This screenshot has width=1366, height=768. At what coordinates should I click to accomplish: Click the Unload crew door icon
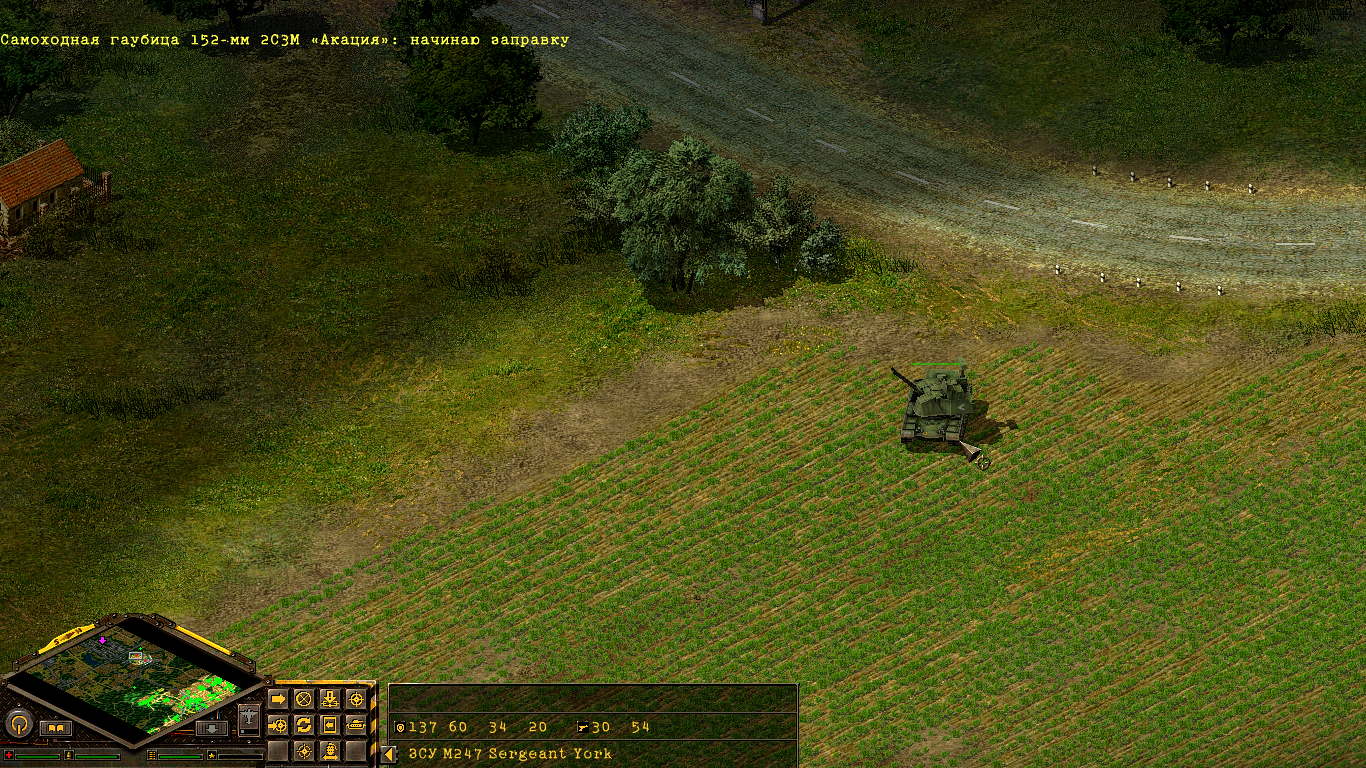pyautogui.click(x=329, y=725)
